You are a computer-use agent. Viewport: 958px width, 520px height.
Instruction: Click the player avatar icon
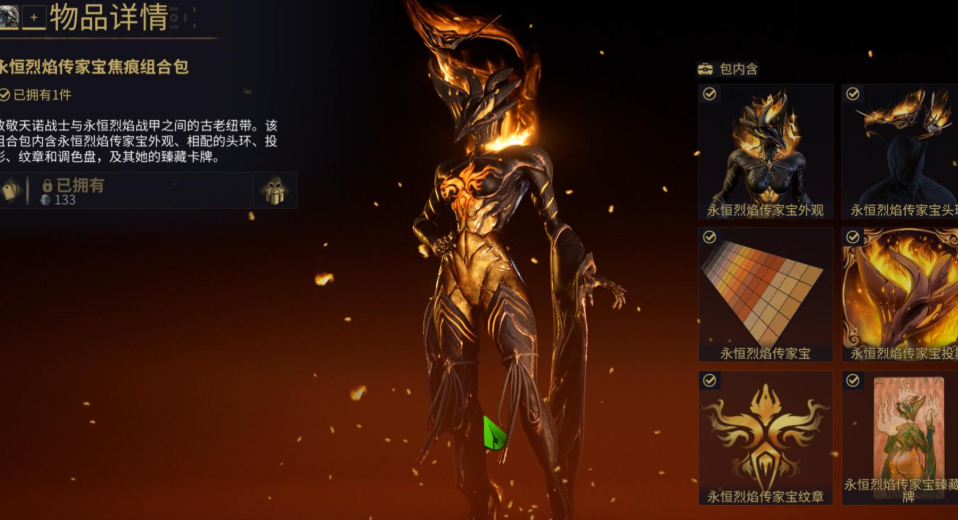click(x=7, y=15)
